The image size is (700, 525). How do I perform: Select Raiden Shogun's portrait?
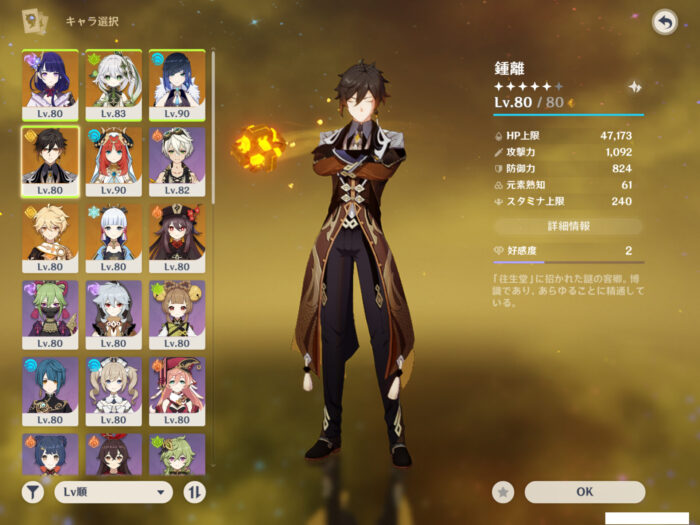click(x=50, y=84)
